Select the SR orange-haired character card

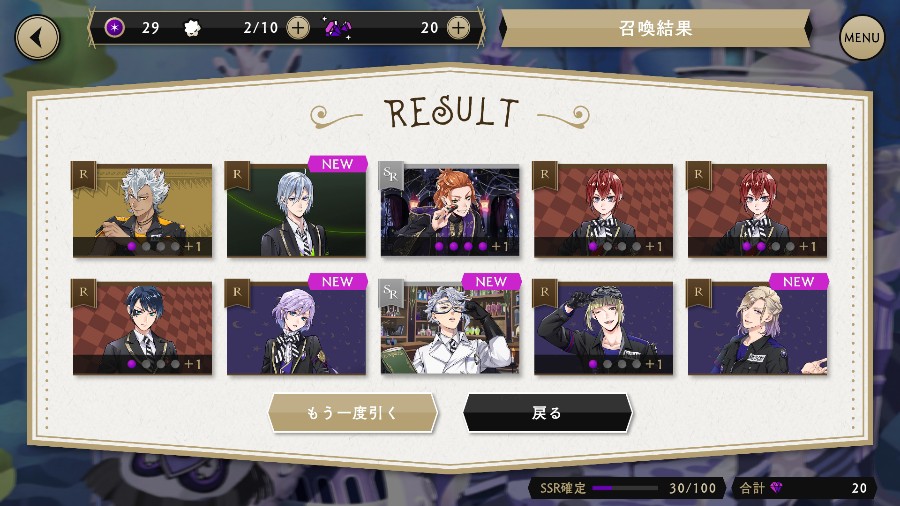pyautogui.click(x=450, y=210)
